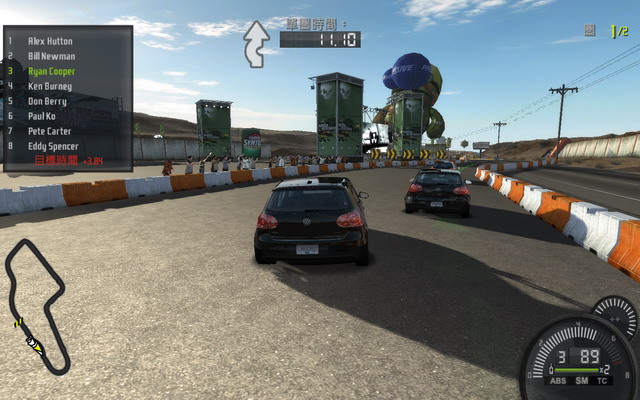Click the lap counter flag icon
The image size is (640, 400).
pos(590,31)
